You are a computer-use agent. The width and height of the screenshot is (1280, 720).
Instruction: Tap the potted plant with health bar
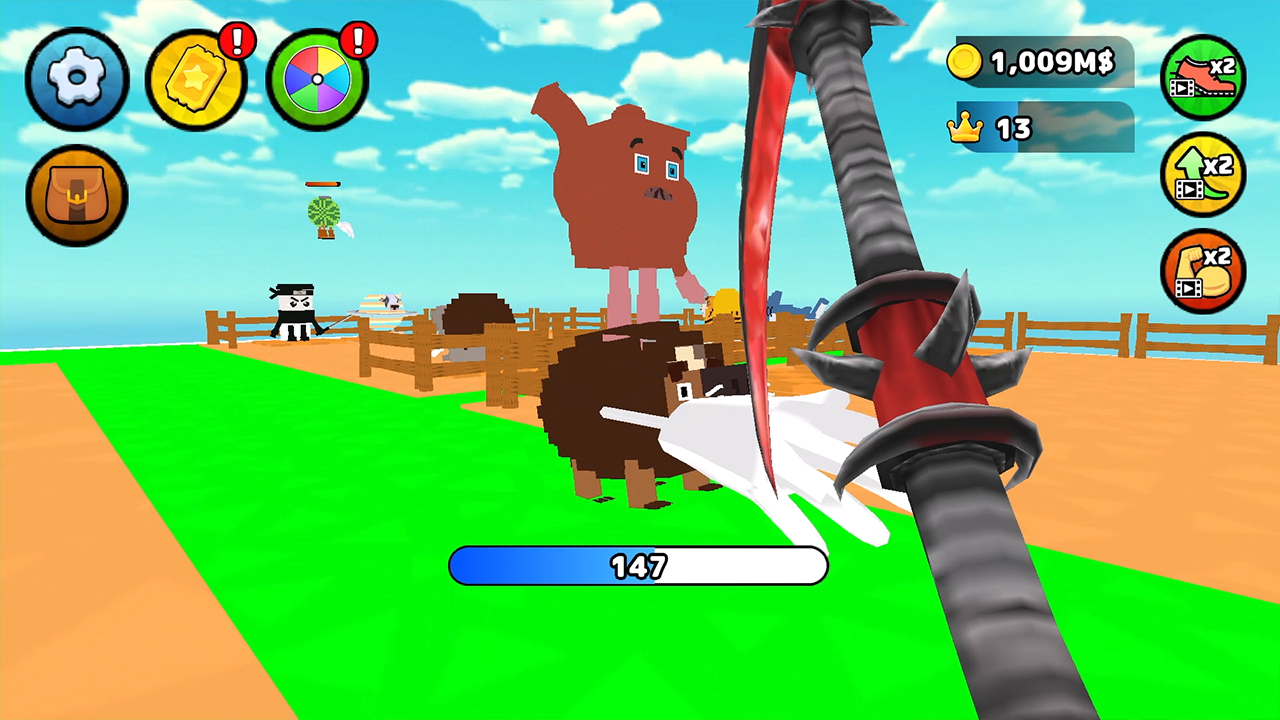[x=322, y=213]
